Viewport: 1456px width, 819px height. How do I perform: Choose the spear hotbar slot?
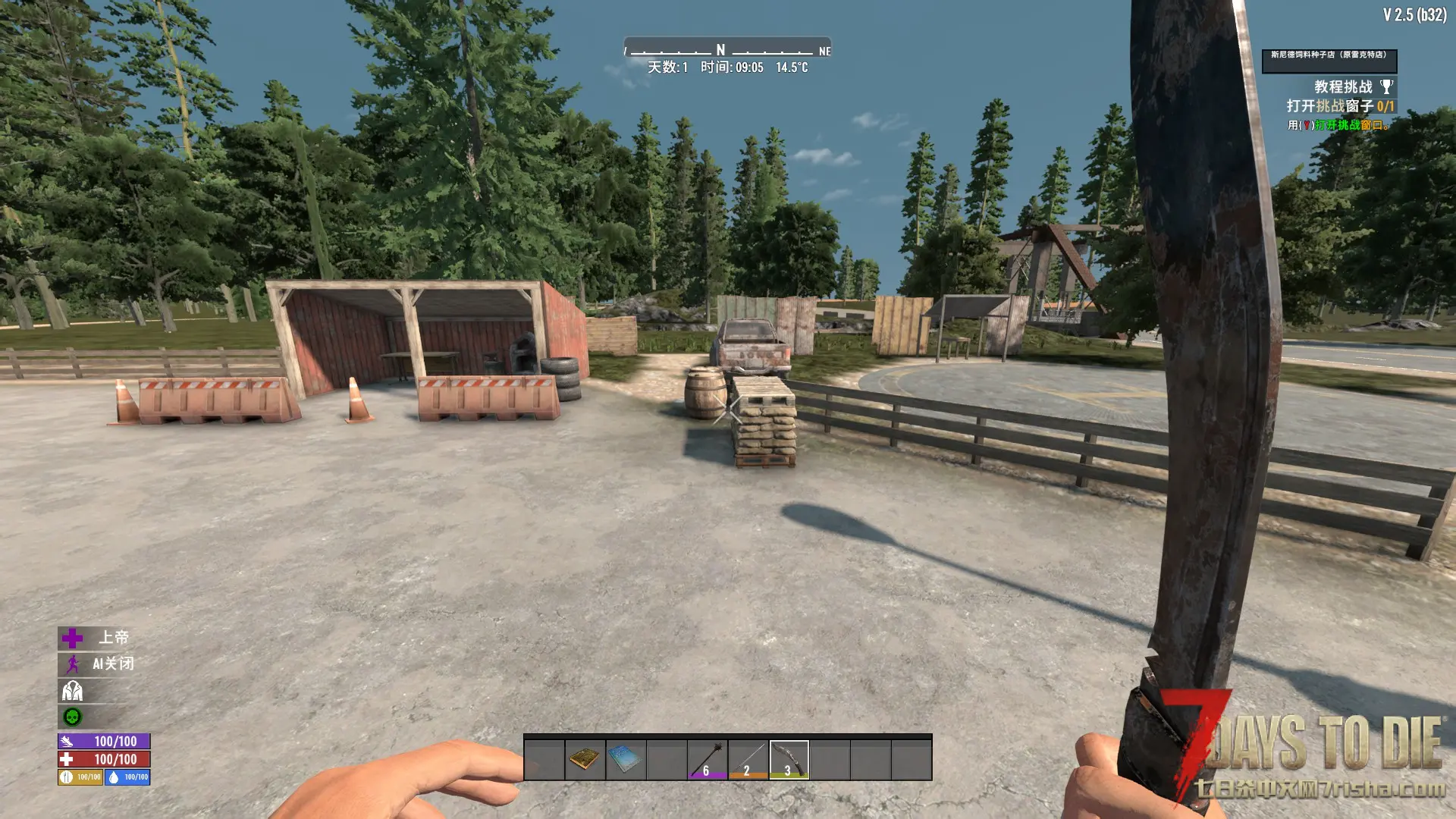pos(748,759)
